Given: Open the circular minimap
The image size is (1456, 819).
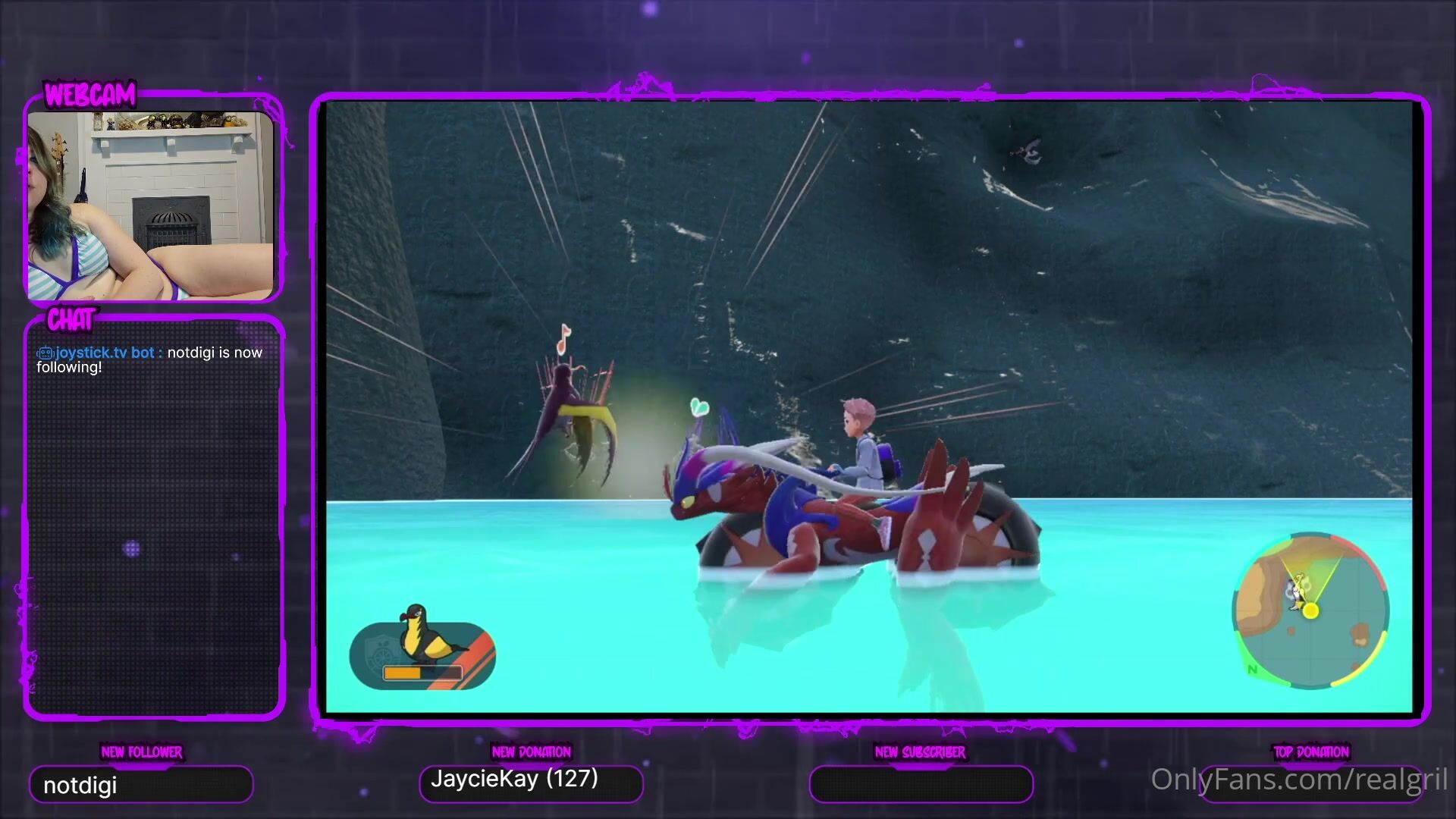Looking at the screenshot, I should (x=1310, y=611).
